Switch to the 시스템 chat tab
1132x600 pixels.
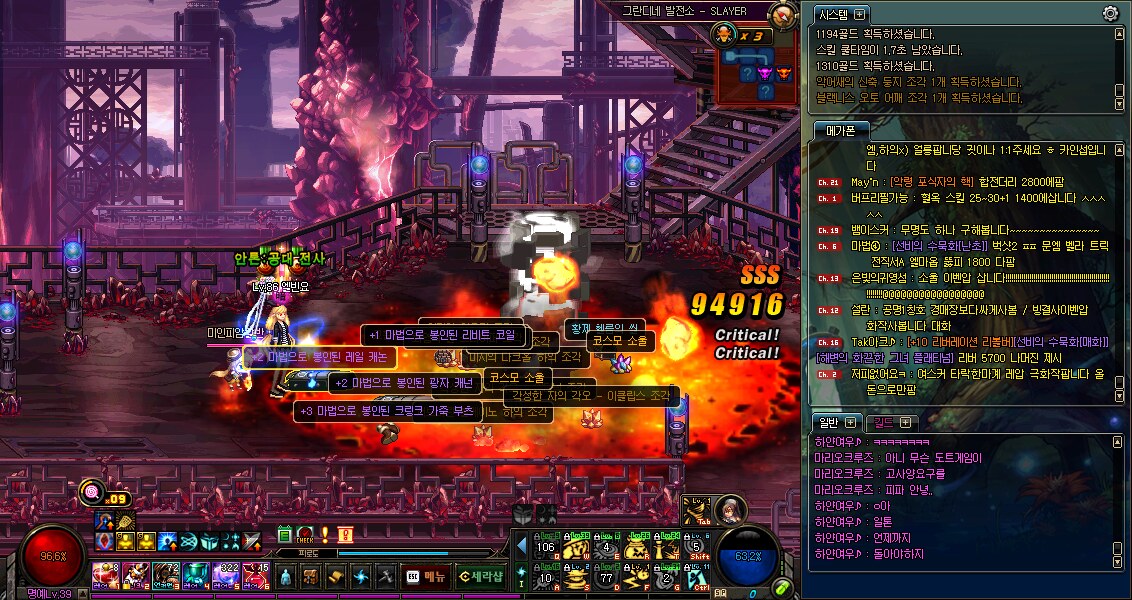[x=834, y=14]
